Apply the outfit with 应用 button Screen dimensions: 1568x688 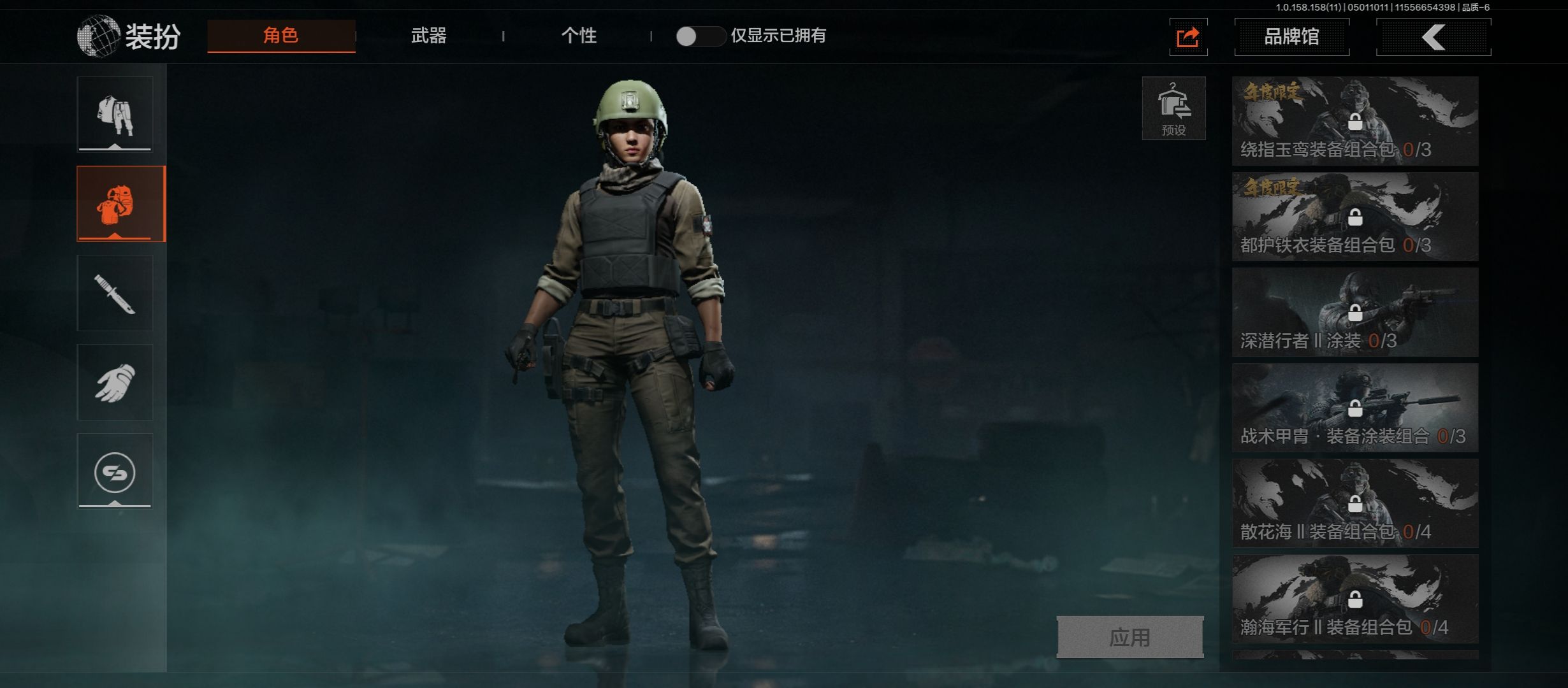1130,637
